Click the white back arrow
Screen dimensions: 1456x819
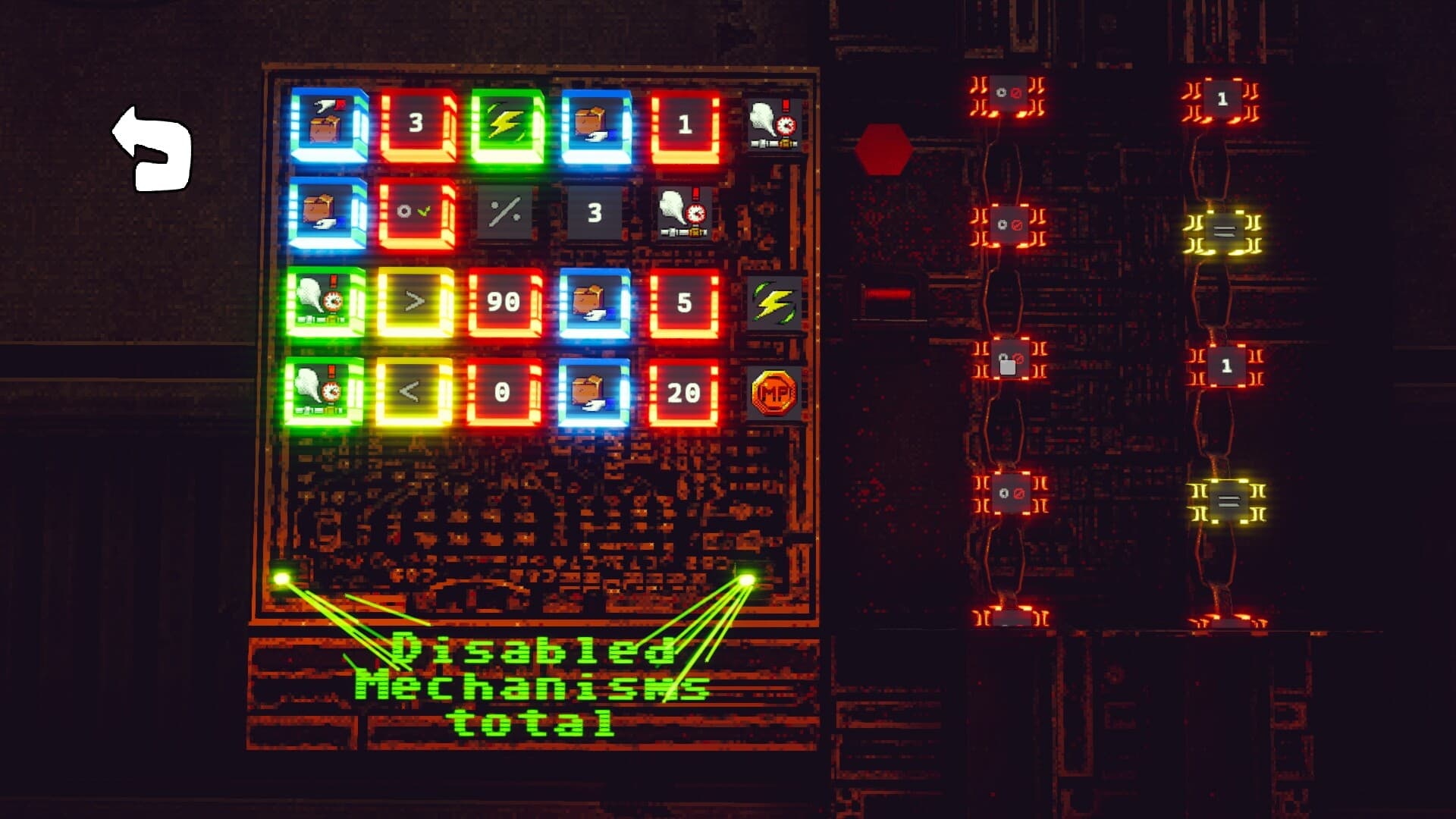click(153, 146)
